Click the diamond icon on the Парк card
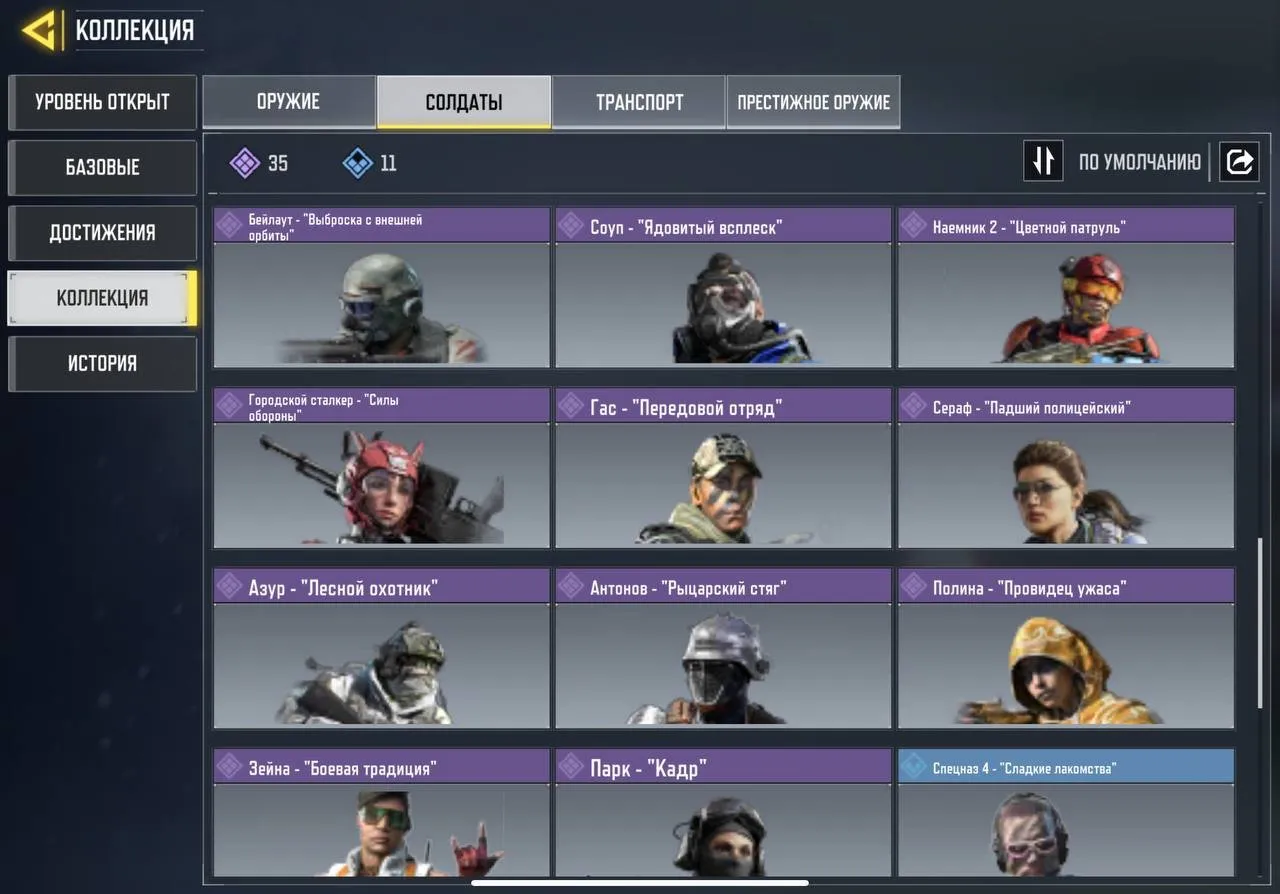Image resolution: width=1280 pixels, height=894 pixels. coord(573,766)
